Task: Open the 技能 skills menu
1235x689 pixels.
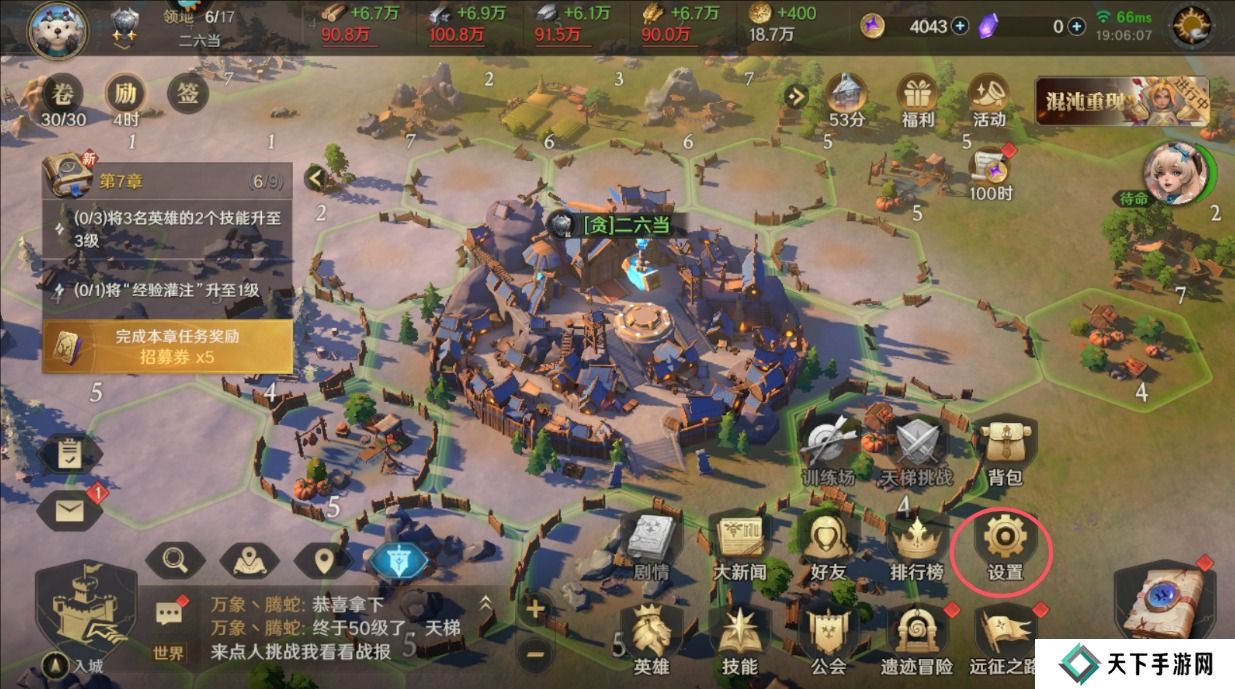Action: point(740,636)
